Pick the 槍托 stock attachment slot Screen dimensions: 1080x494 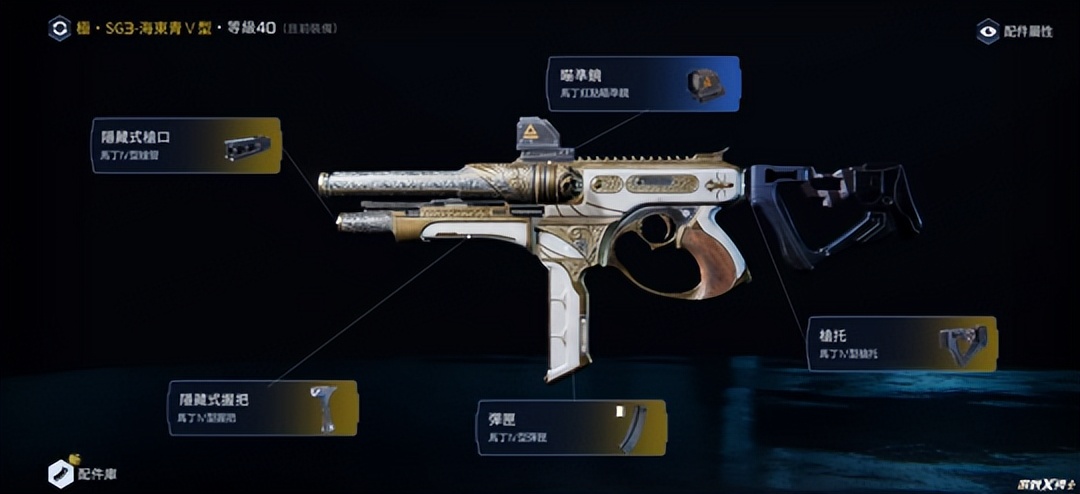[x=902, y=344]
